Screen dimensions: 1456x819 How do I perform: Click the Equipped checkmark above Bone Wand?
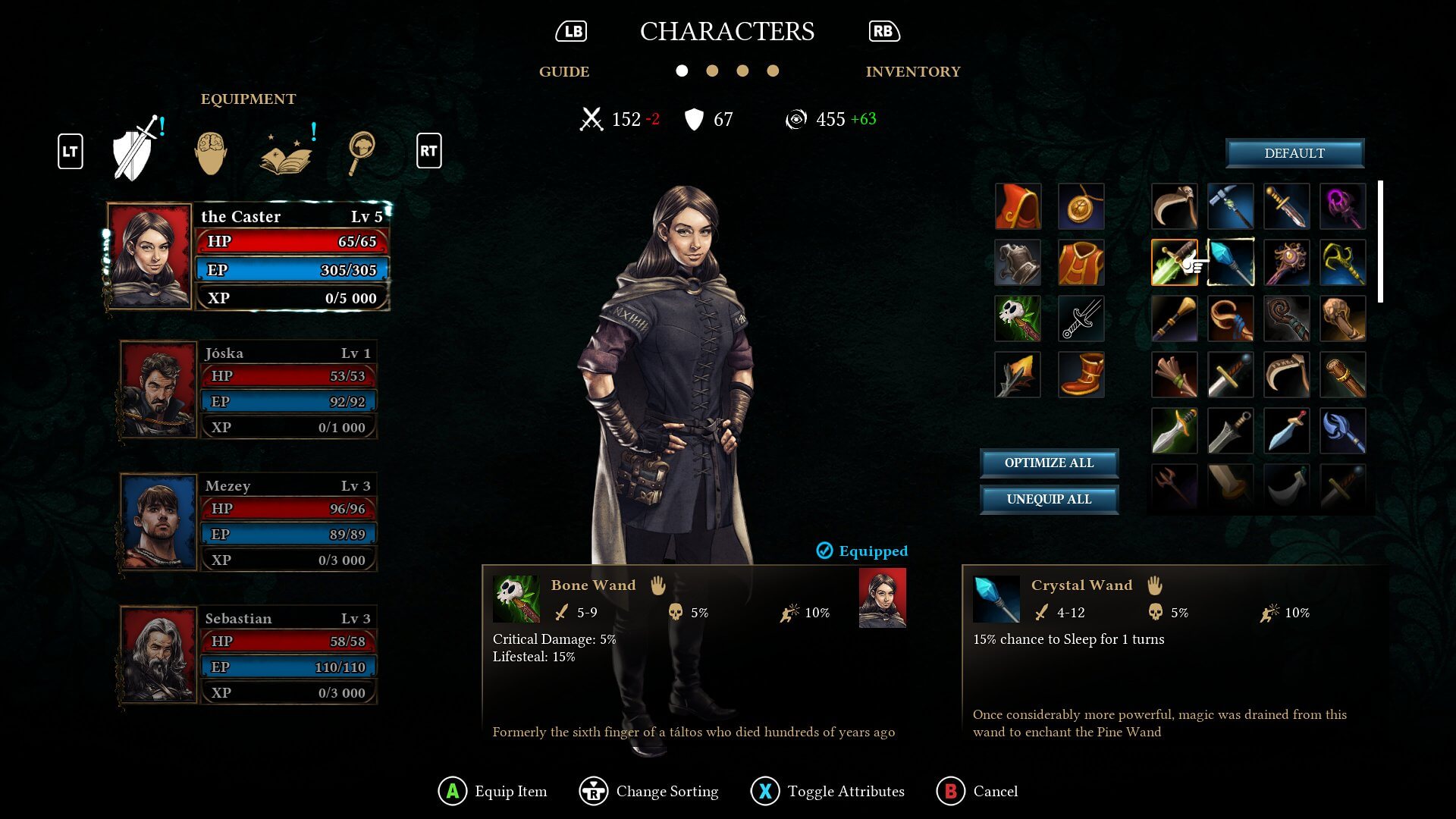click(x=824, y=551)
